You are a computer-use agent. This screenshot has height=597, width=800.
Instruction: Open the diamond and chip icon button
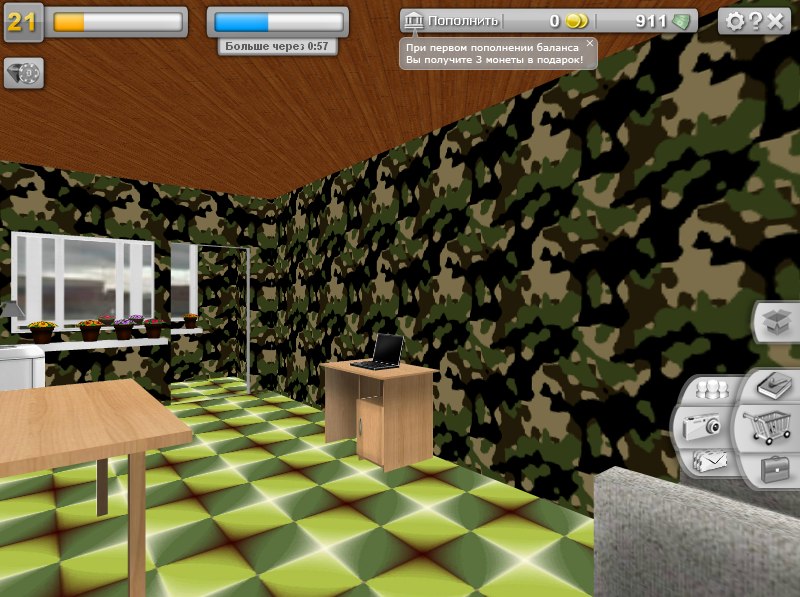24,72
